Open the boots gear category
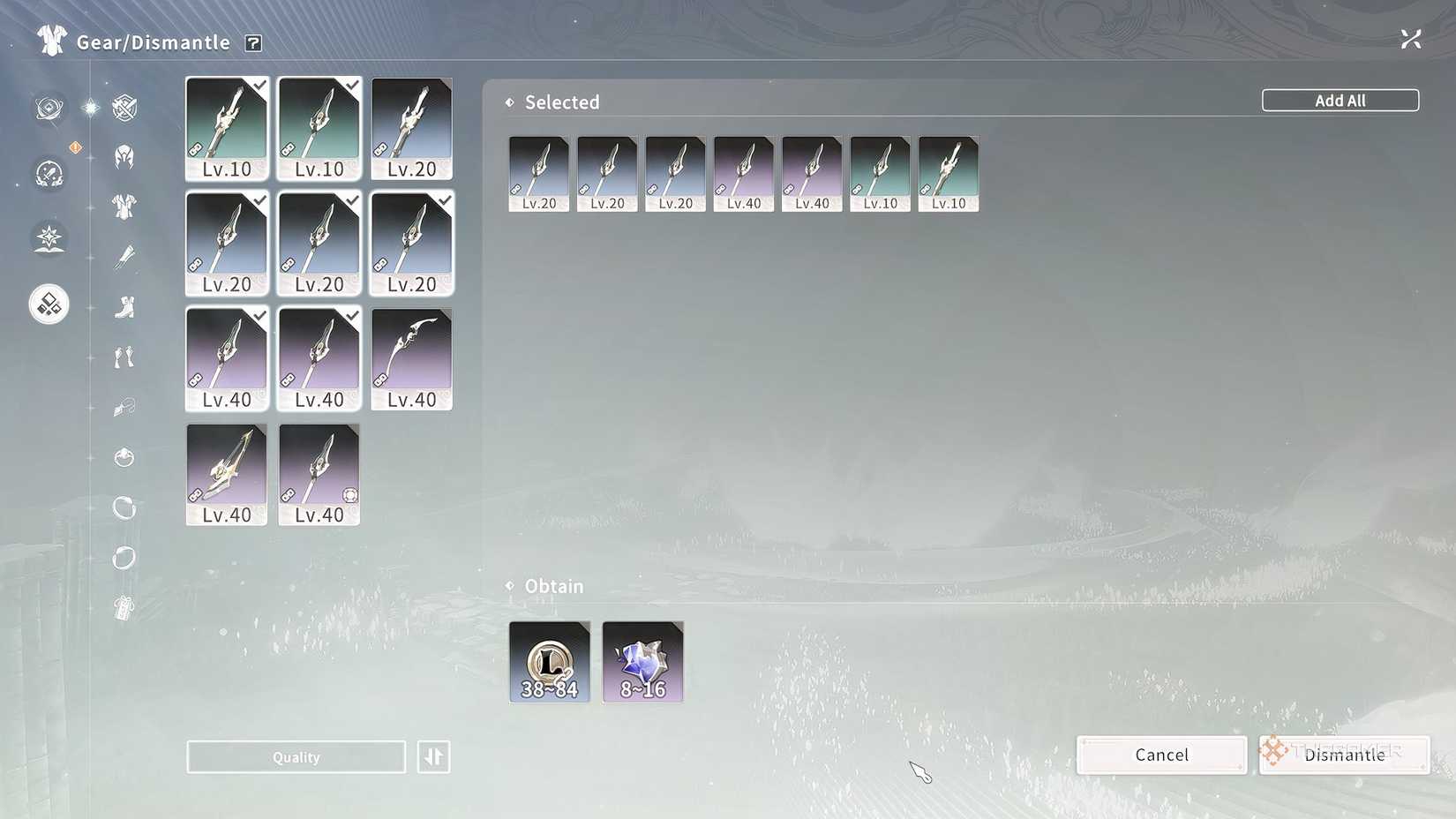The image size is (1456, 819). coord(124,304)
